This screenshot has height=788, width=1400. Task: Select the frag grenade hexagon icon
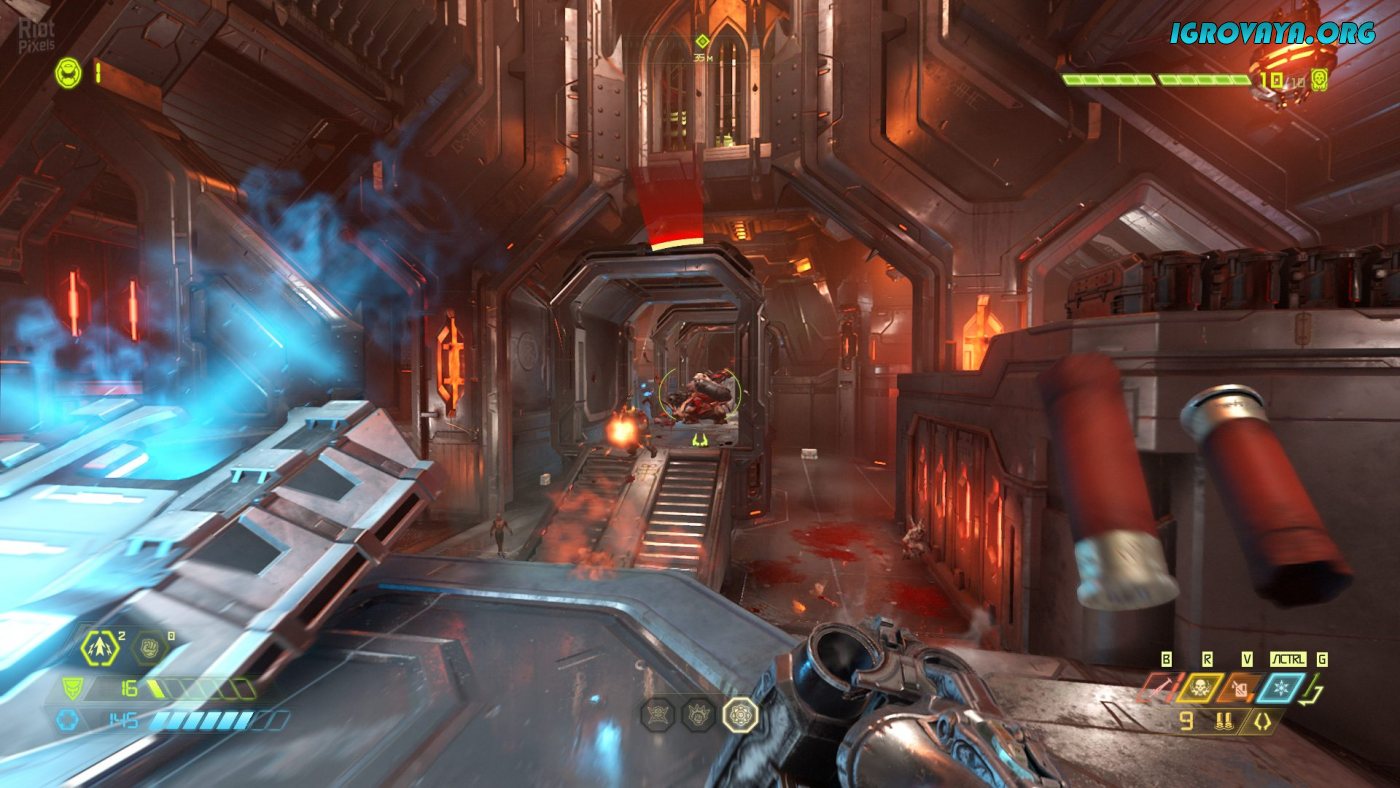100,648
